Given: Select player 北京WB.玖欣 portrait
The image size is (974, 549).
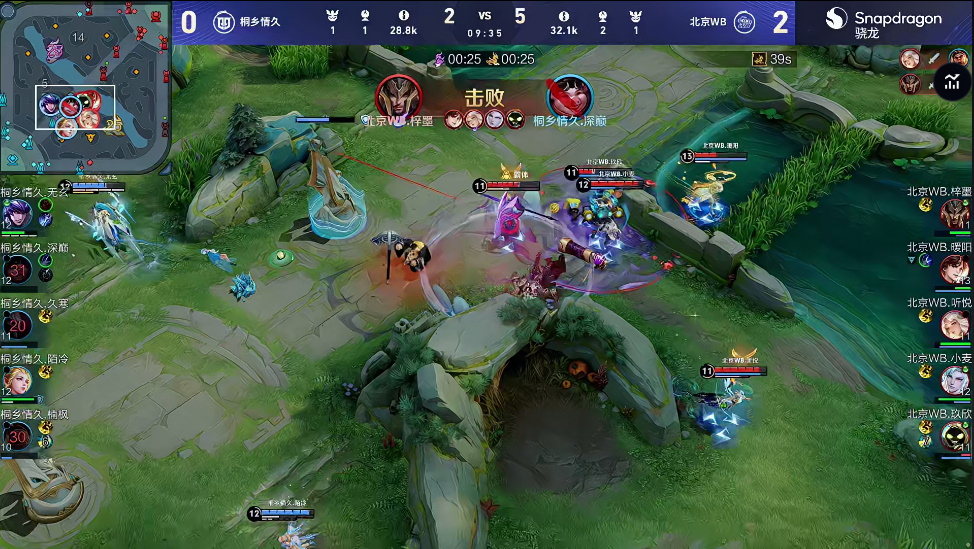Looking at the screenshot, I should tap(954, 435).
